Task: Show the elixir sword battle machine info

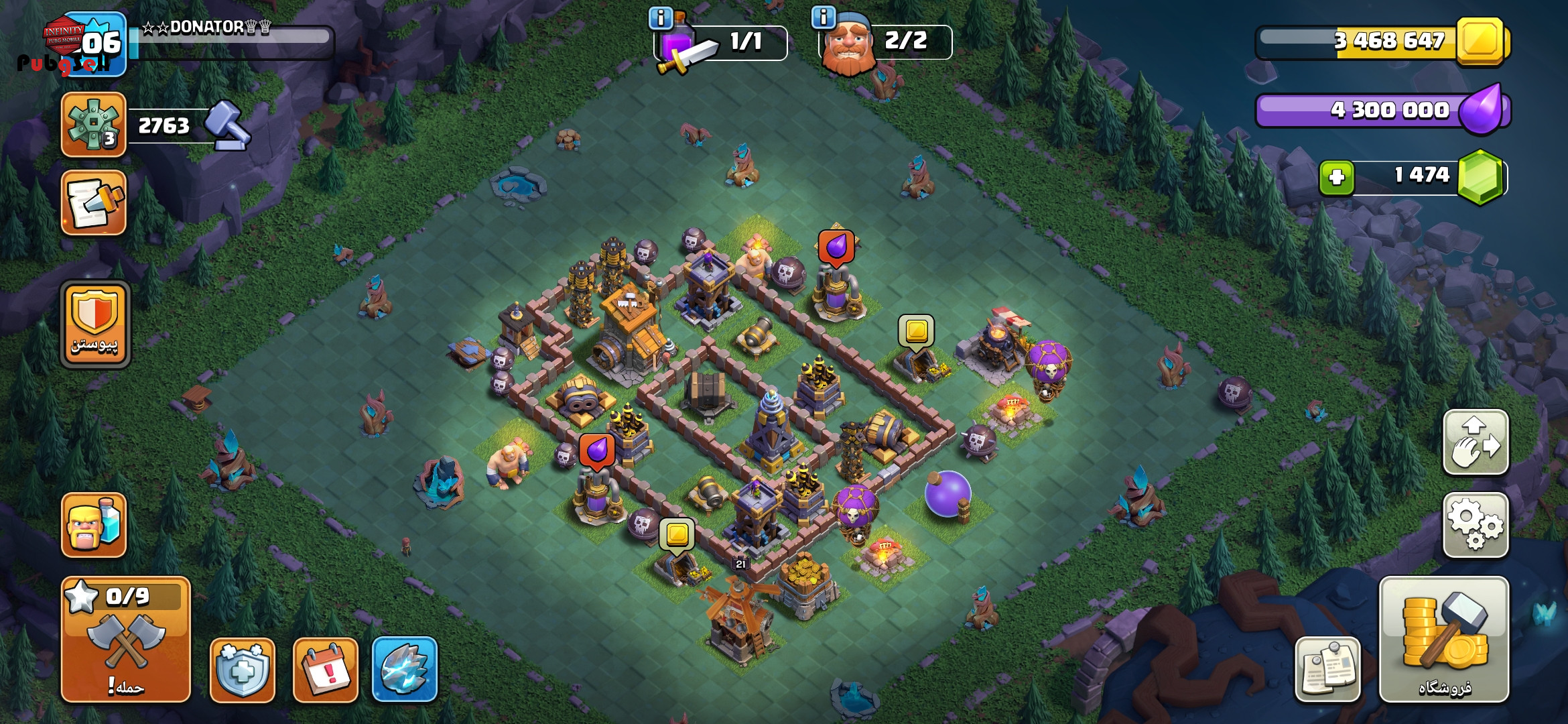Action: 661,18
